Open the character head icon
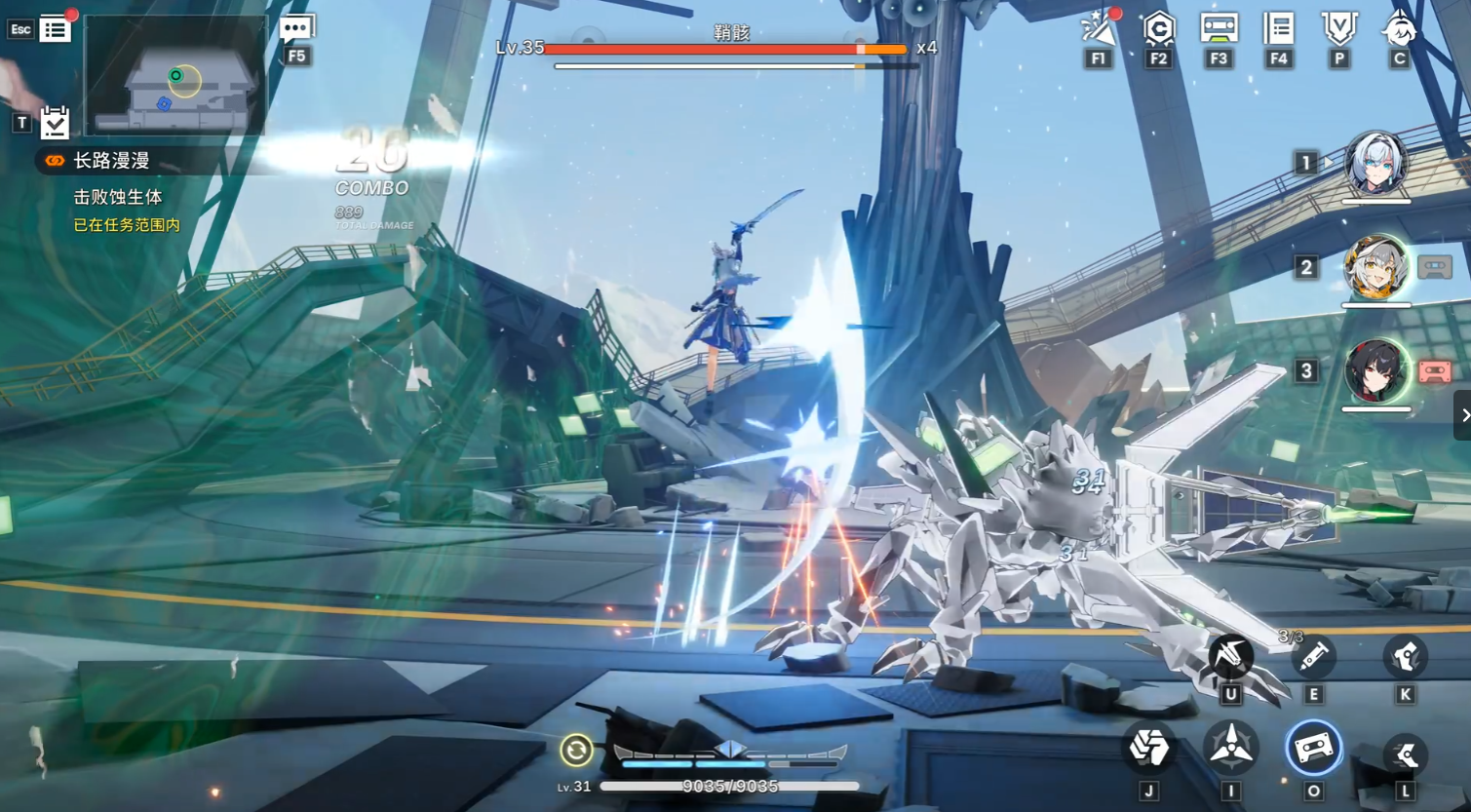The height and width of the screenshot is (812, 1471). 1399,28
